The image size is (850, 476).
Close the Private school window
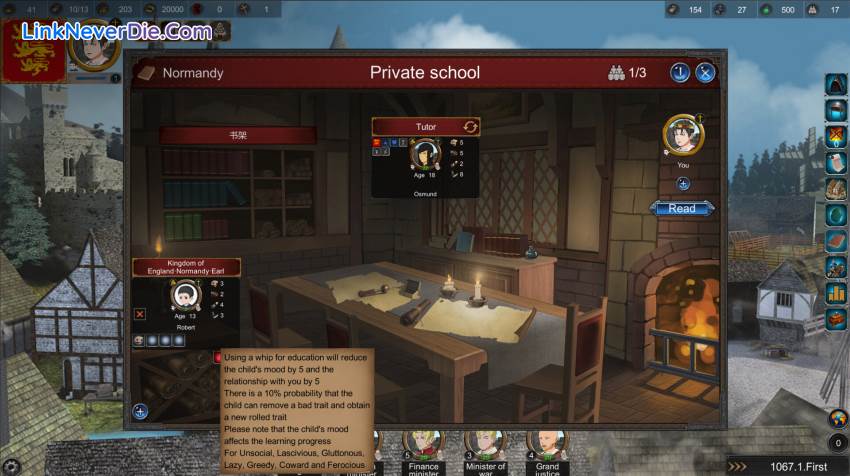pyautogui.click(x=705, y=72)
